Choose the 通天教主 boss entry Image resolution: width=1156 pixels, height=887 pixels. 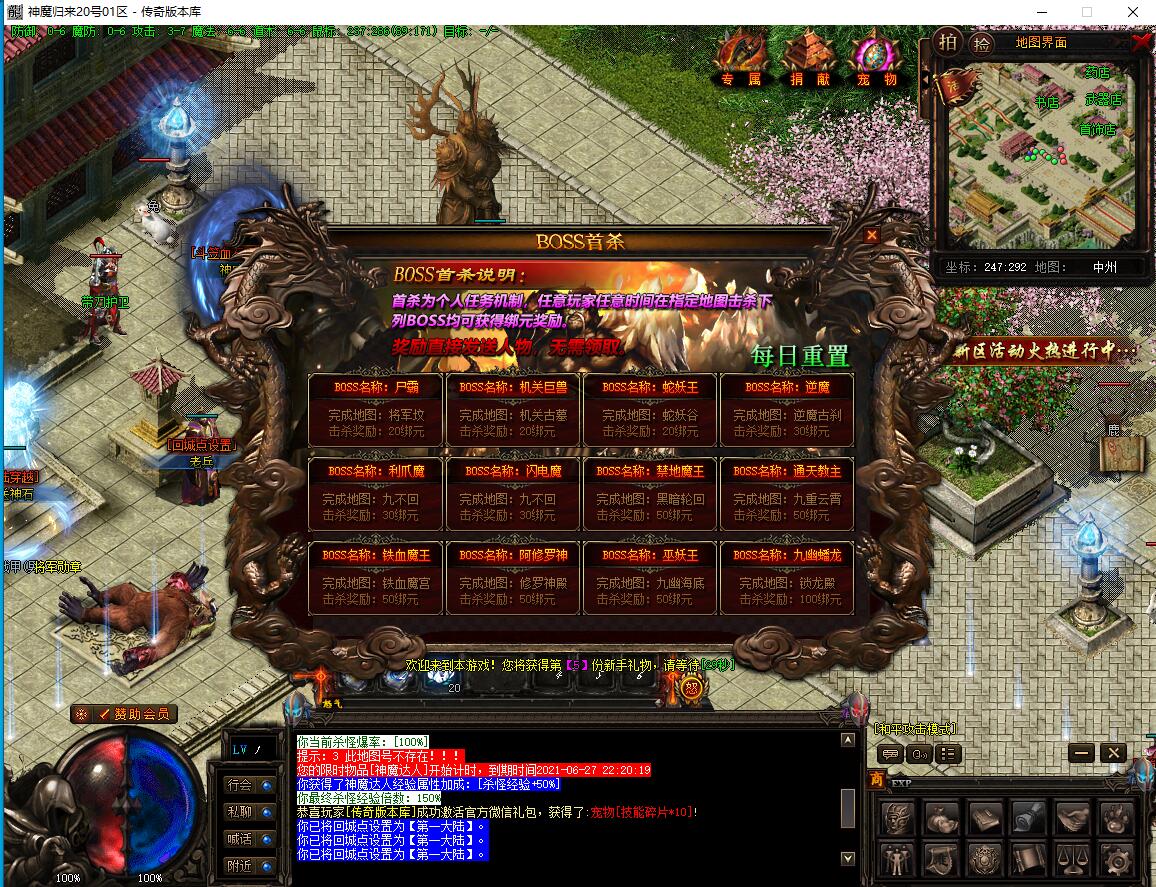pos(787,493)
